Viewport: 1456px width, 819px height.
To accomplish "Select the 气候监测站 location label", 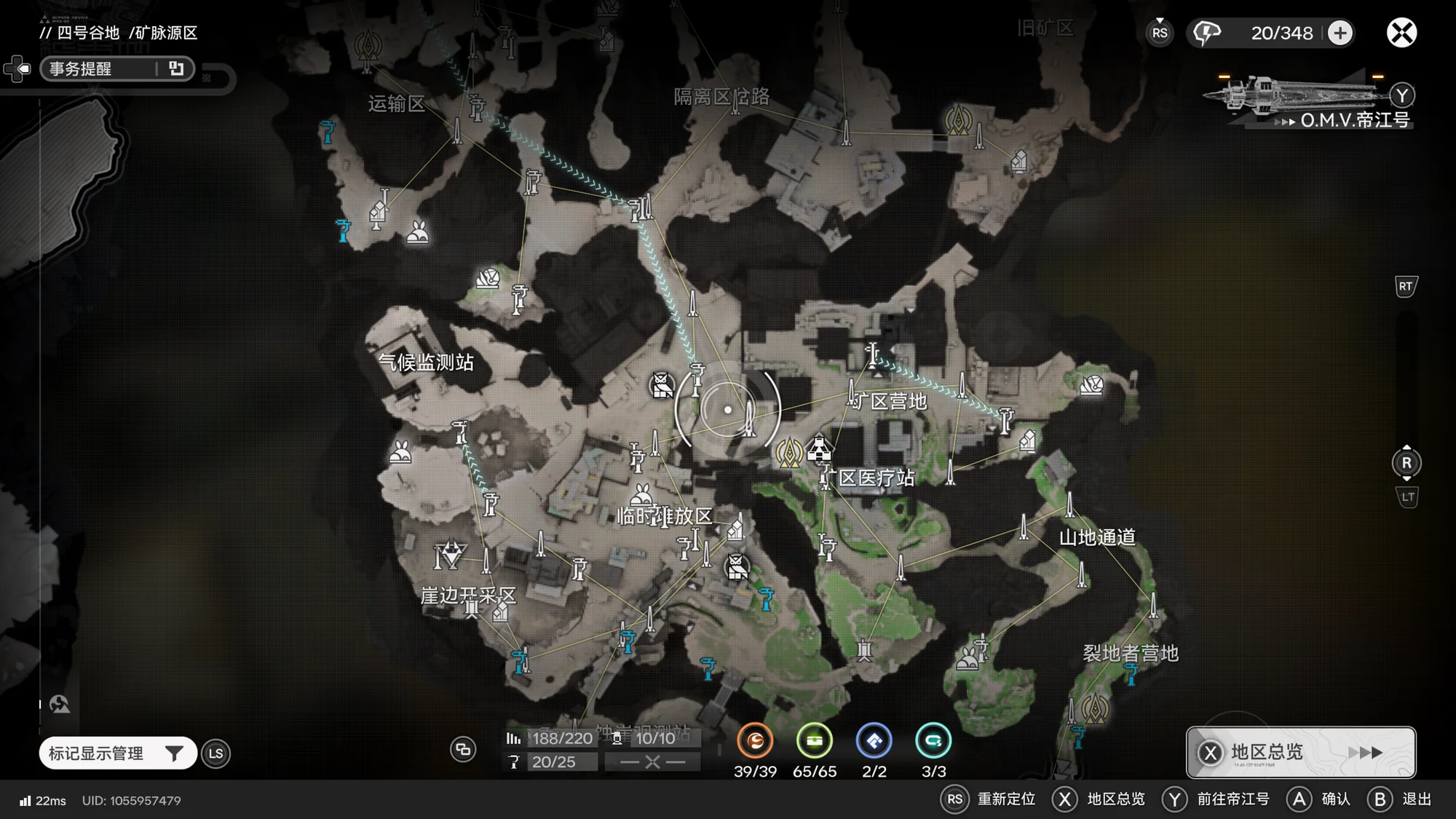I will coord(426,362).
